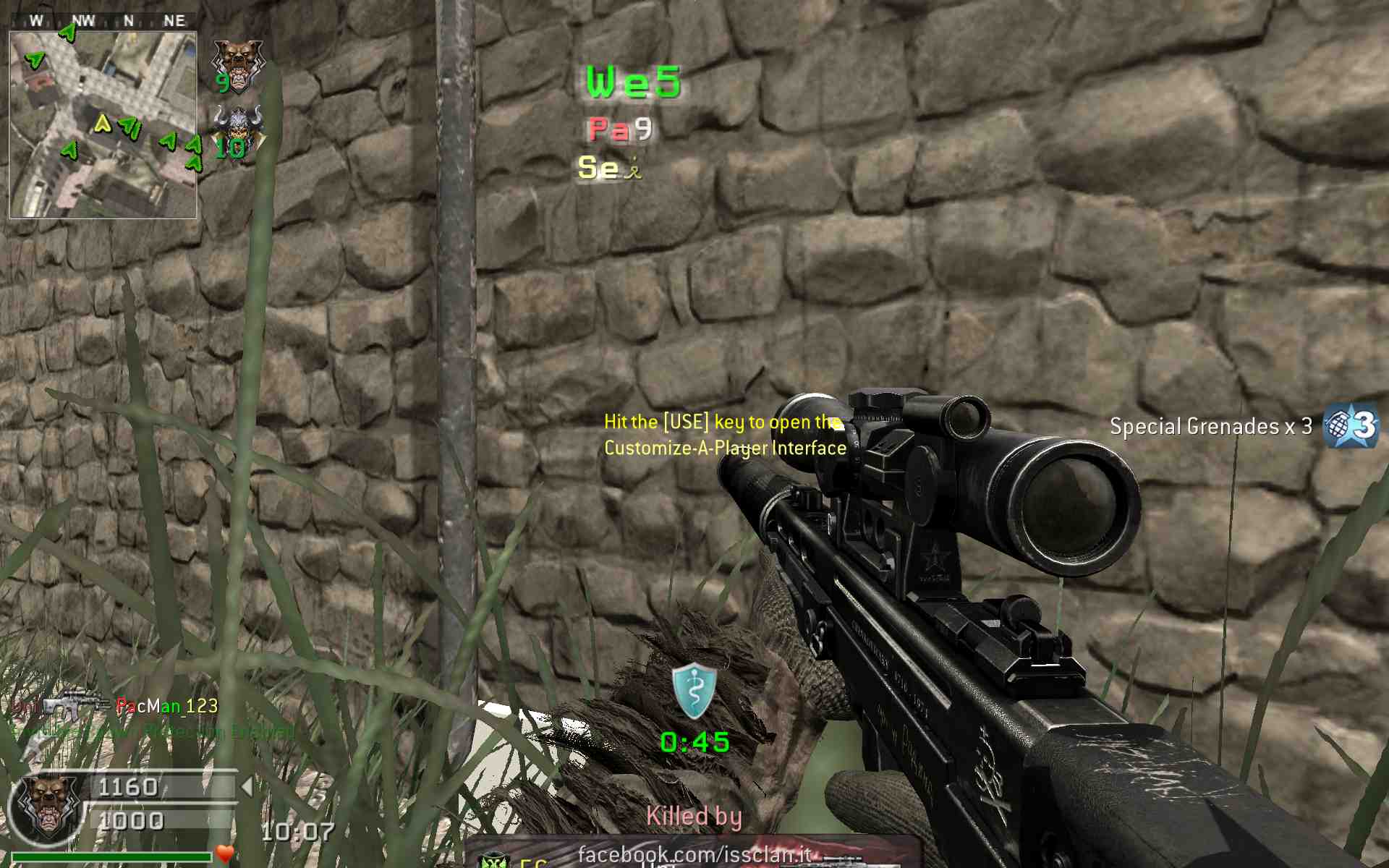Click the compass heading strip
Image resolution: width=1389 pixels, height=868 pixels.
click(103, 21)
